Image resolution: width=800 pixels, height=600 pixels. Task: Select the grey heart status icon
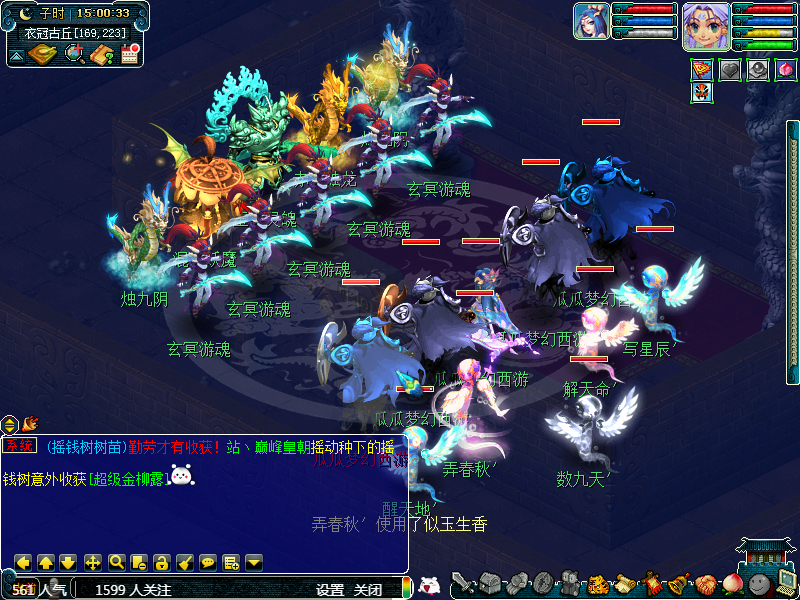[730, 70]
